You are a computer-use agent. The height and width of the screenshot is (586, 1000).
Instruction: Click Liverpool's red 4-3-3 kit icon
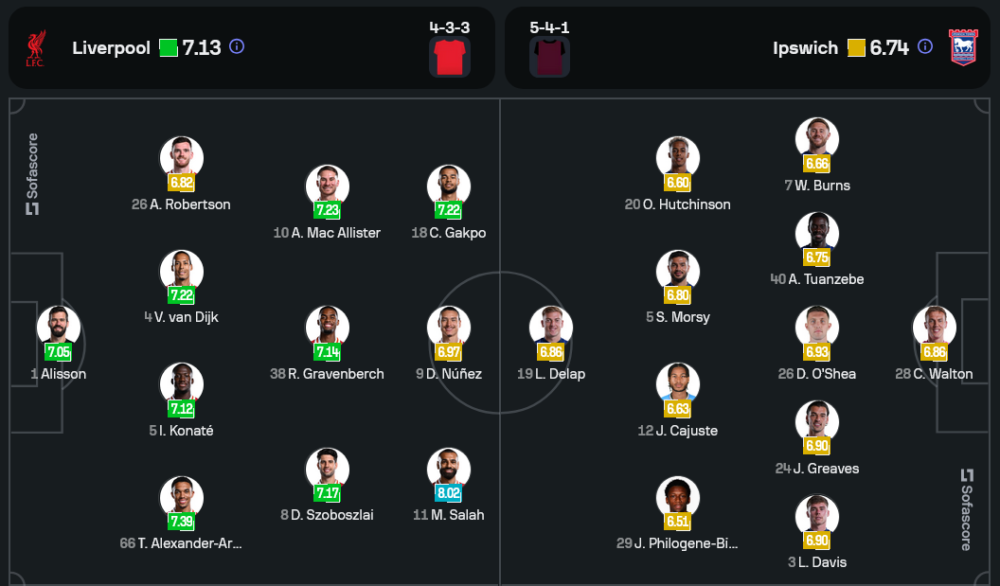[449, 57]
